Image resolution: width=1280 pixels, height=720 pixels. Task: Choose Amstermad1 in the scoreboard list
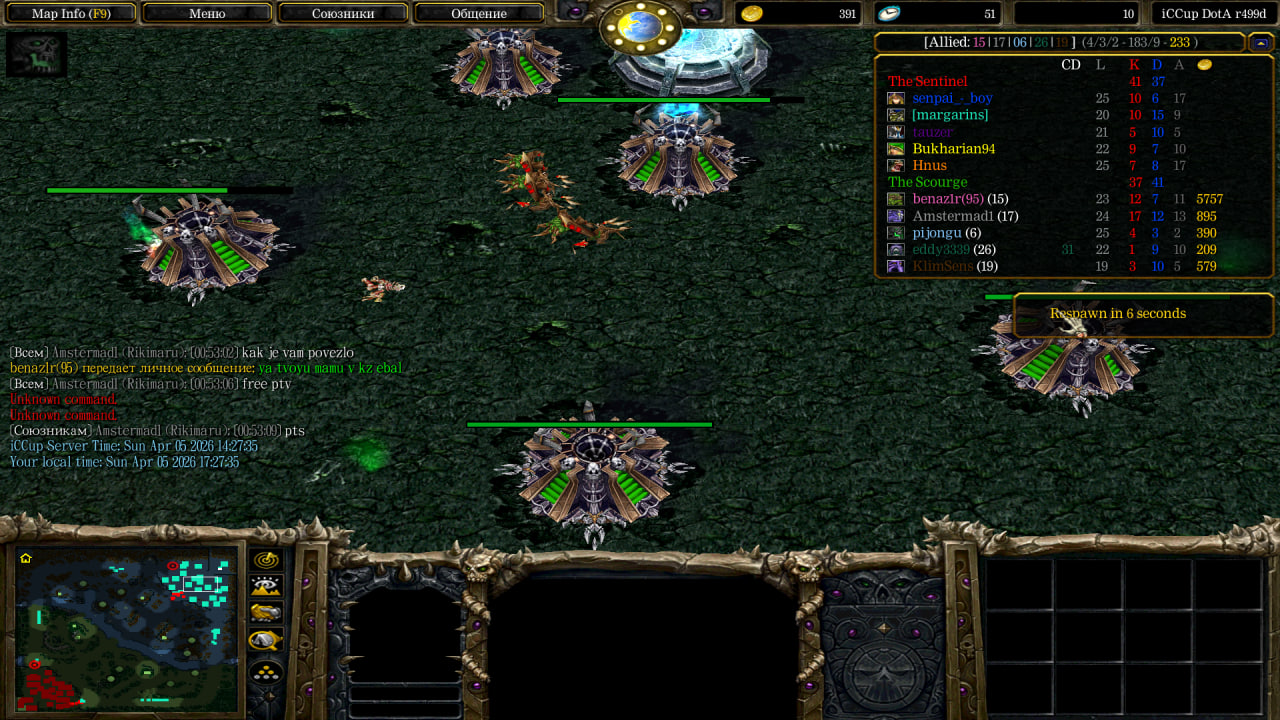(952, 216)
